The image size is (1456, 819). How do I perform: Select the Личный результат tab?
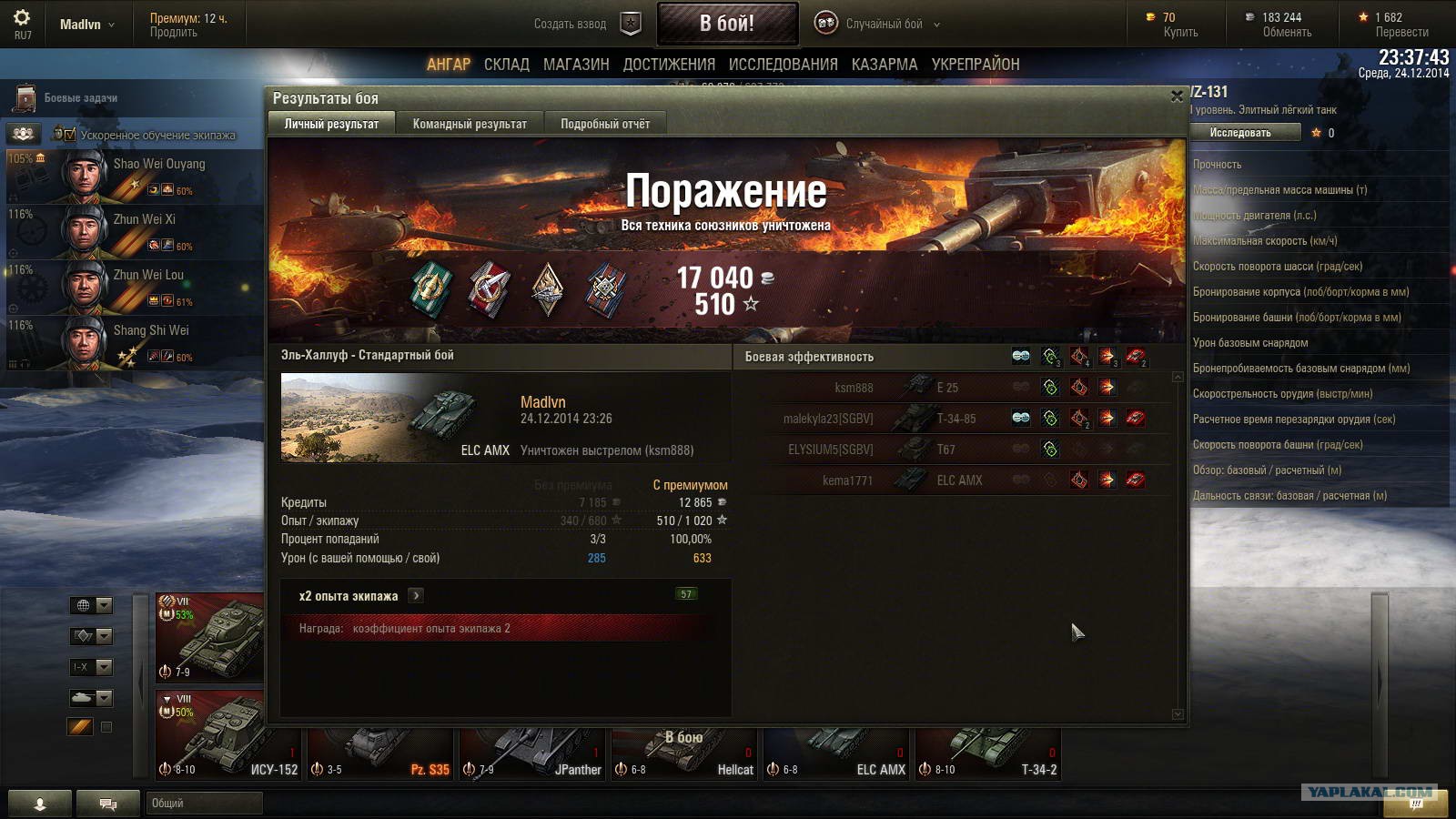(331, 124)
